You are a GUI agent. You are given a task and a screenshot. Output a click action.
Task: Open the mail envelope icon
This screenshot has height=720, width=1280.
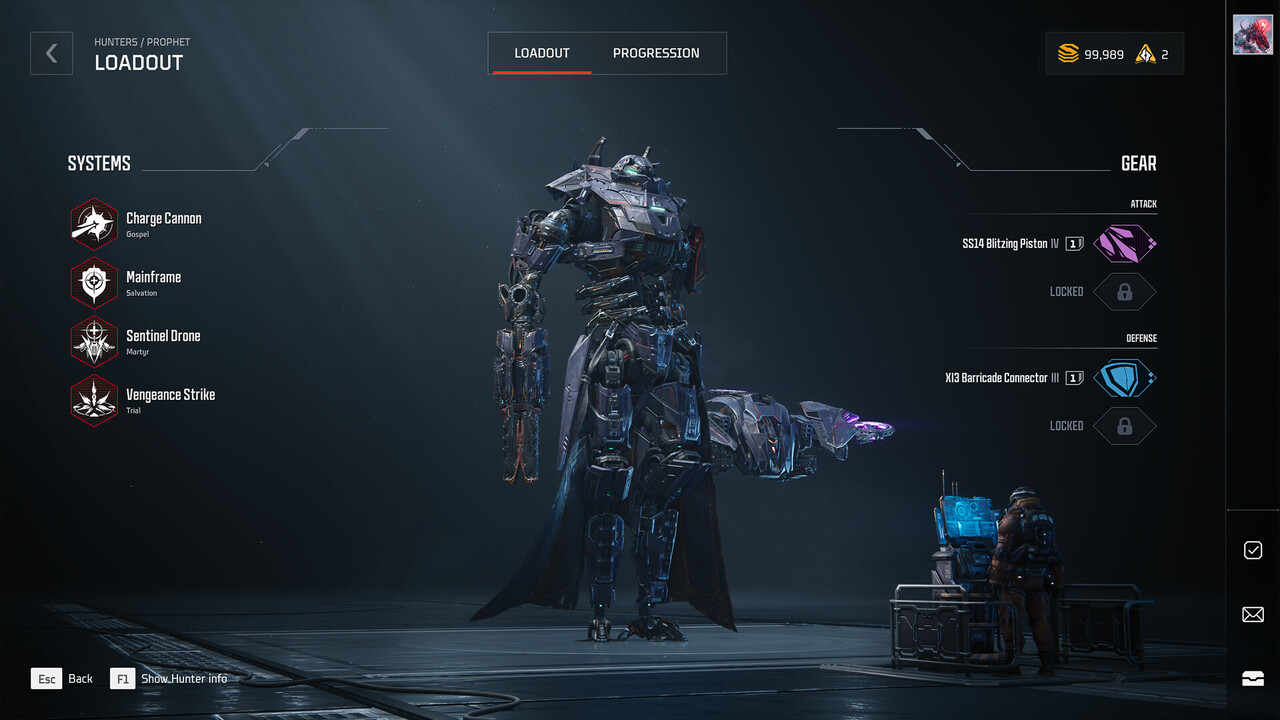(x=1252, y=615)
